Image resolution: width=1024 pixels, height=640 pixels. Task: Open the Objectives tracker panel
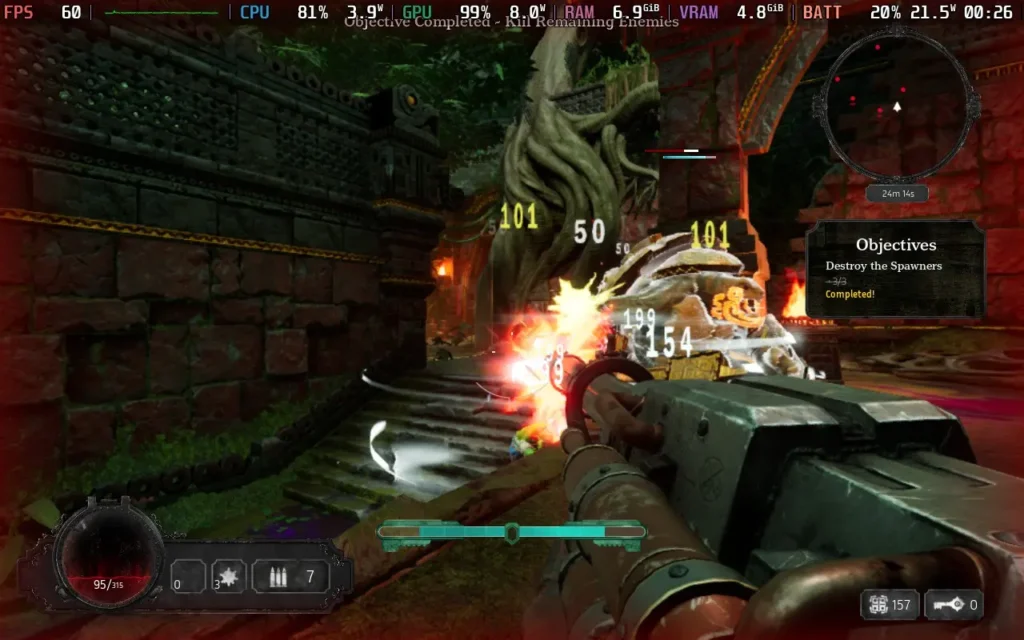click(895, 268)
